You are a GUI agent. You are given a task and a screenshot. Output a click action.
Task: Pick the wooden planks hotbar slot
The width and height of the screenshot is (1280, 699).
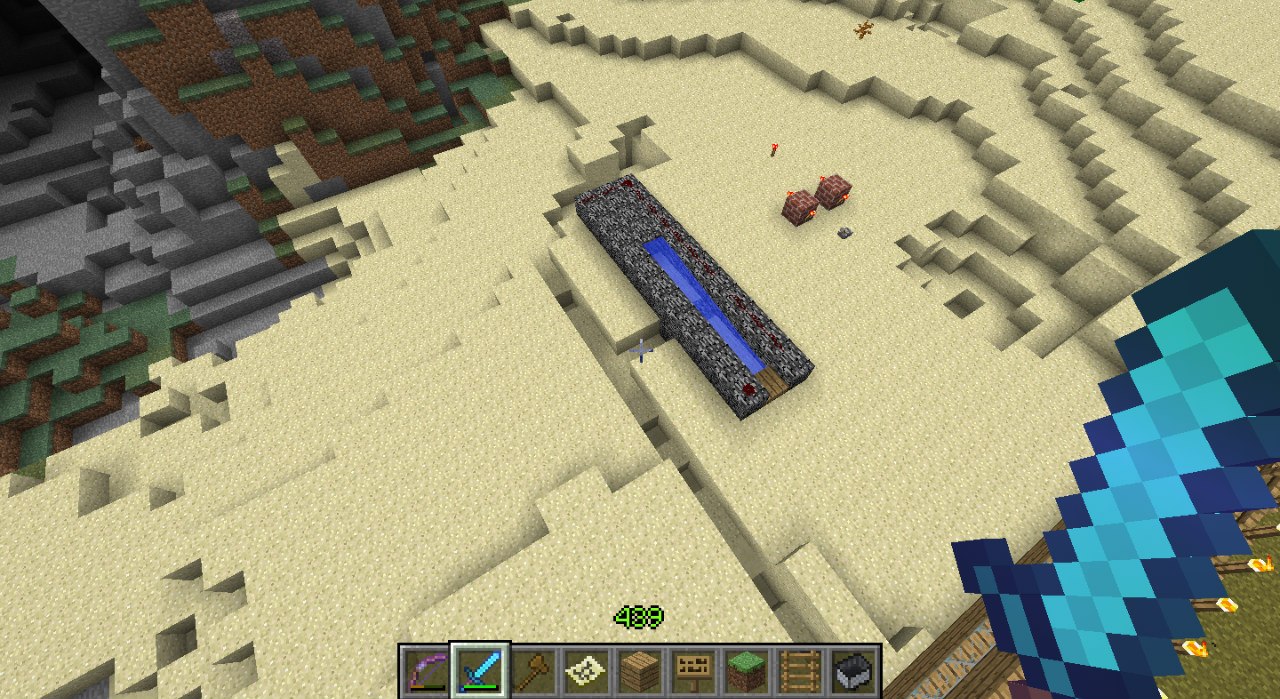pyautogui.click(x=640, y=669)
